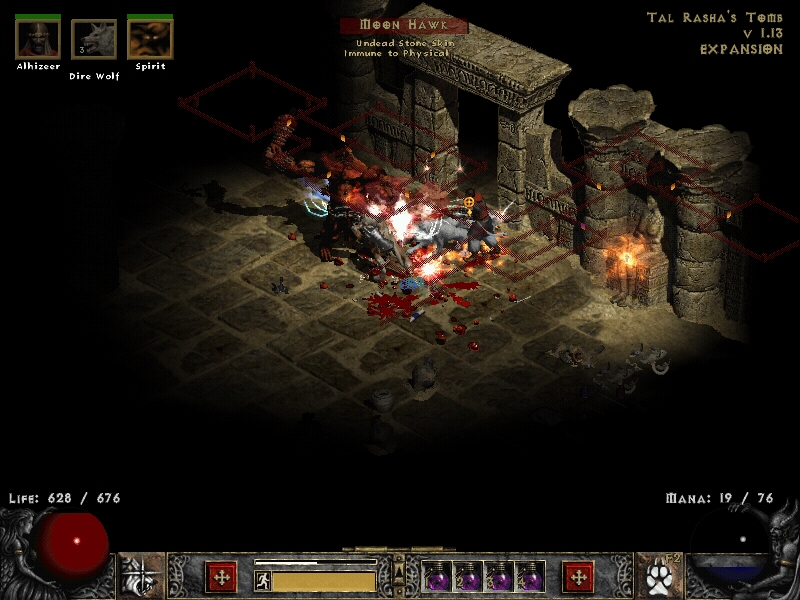The image size is (800, 600).
Task: Open the wolf paw right-click skill selector
Action: pos(658,577)
